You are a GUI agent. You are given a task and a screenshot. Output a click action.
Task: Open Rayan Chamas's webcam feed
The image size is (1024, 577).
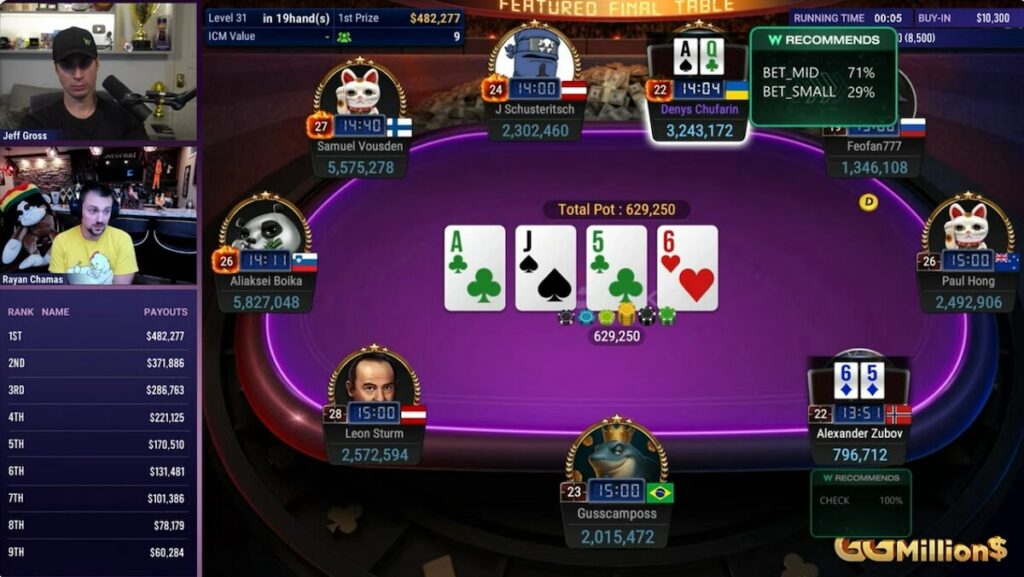[98, 215]
